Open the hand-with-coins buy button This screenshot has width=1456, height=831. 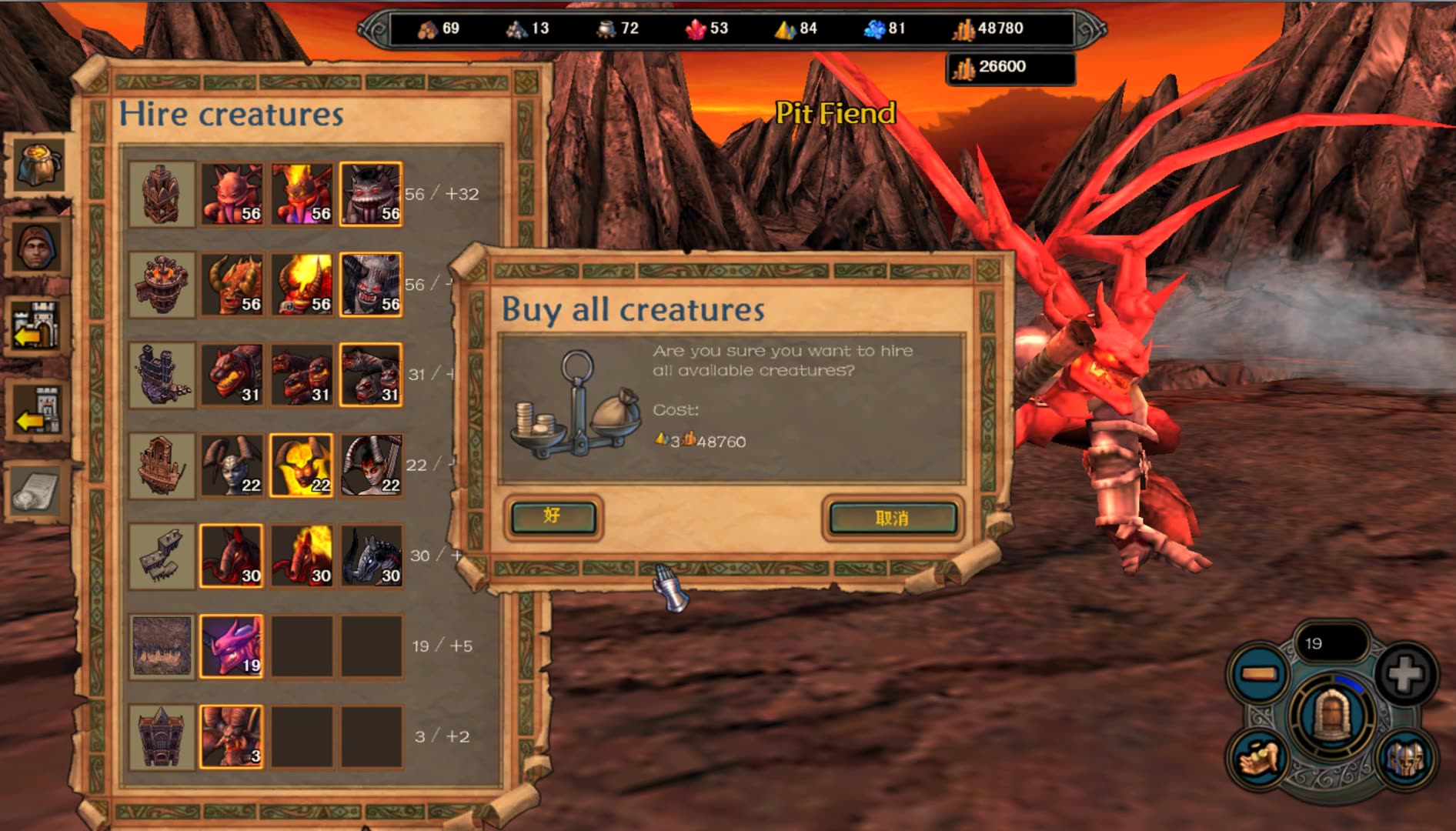point(1259,759)
